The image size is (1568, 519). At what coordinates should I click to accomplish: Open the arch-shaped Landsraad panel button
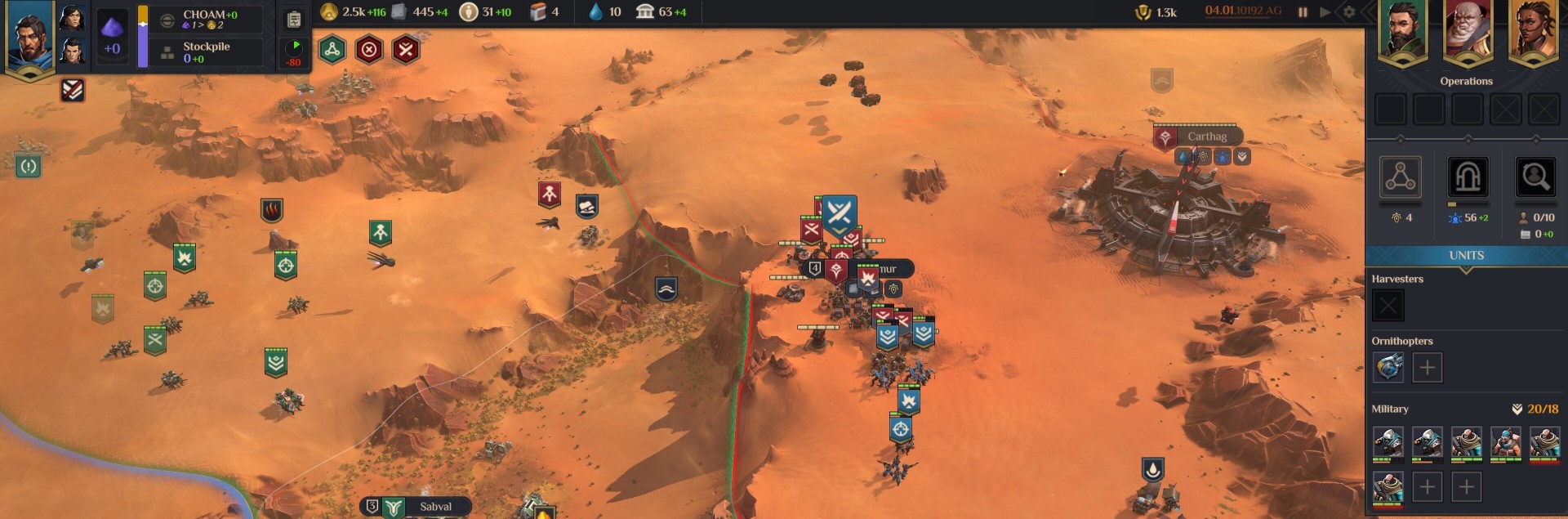(1468, 177)
